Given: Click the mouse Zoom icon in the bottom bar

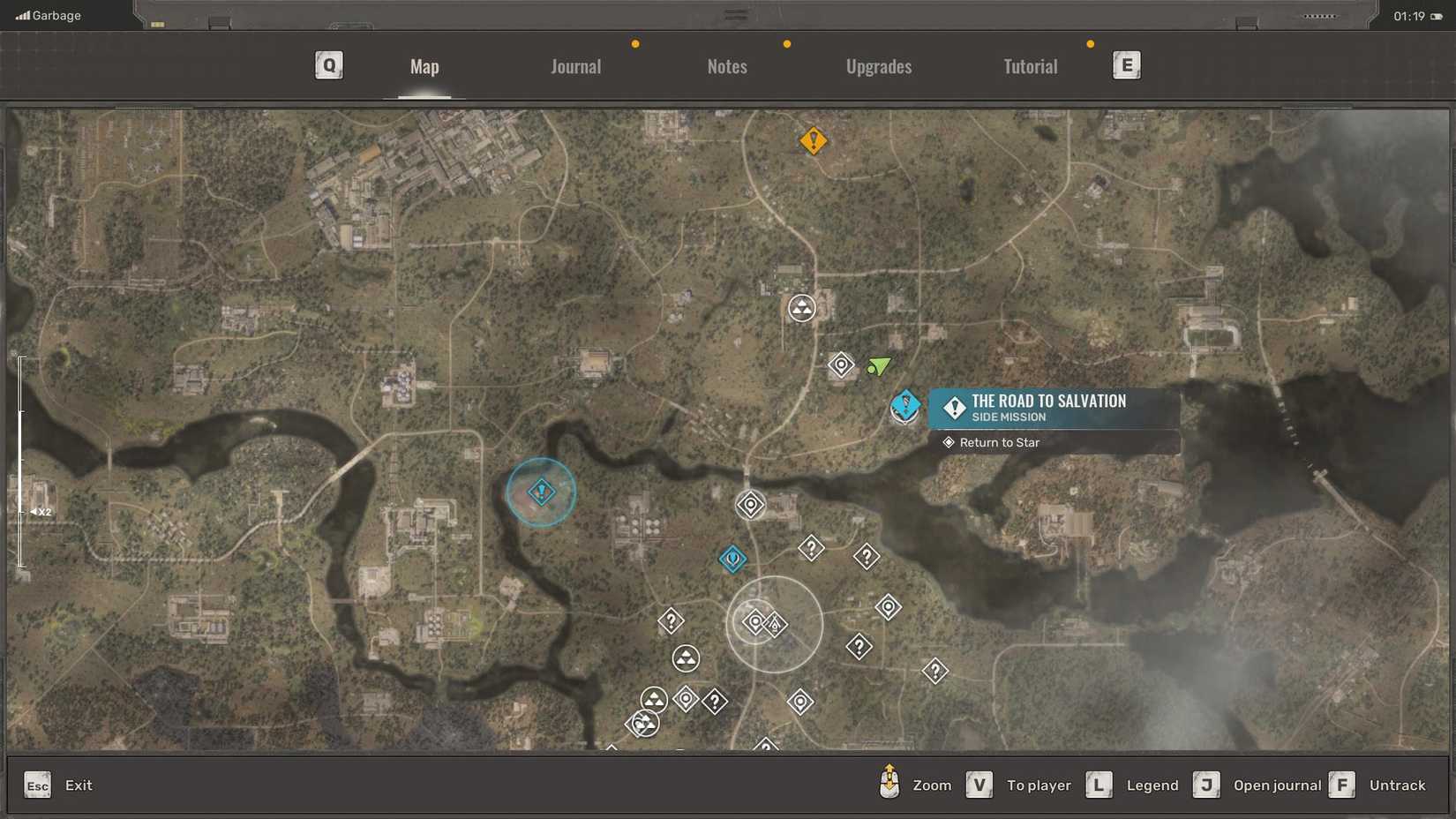Looking at the screenshot, I should coord(889,784).
